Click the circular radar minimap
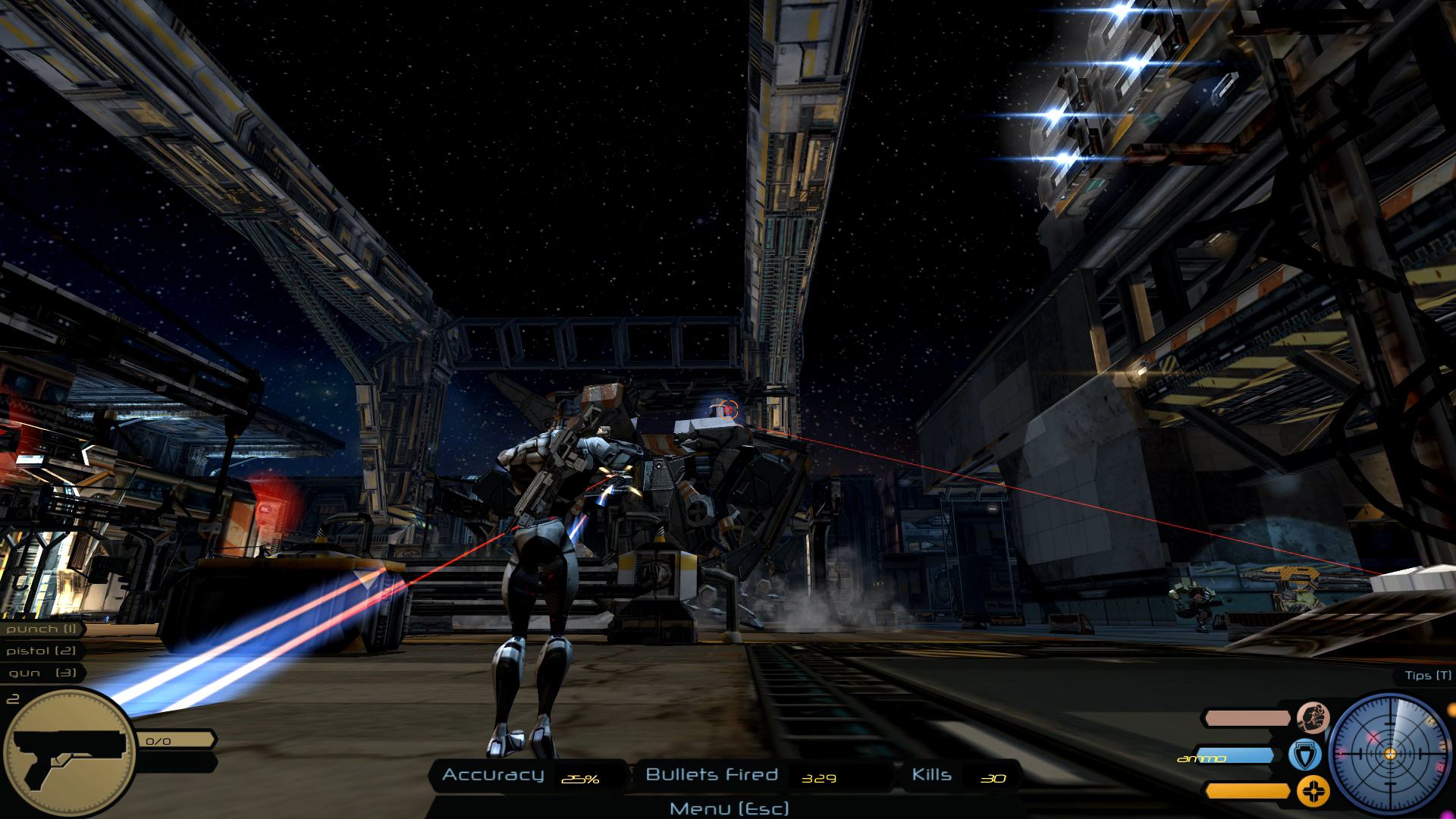The image size is (1456, 819). point(1389,753)
